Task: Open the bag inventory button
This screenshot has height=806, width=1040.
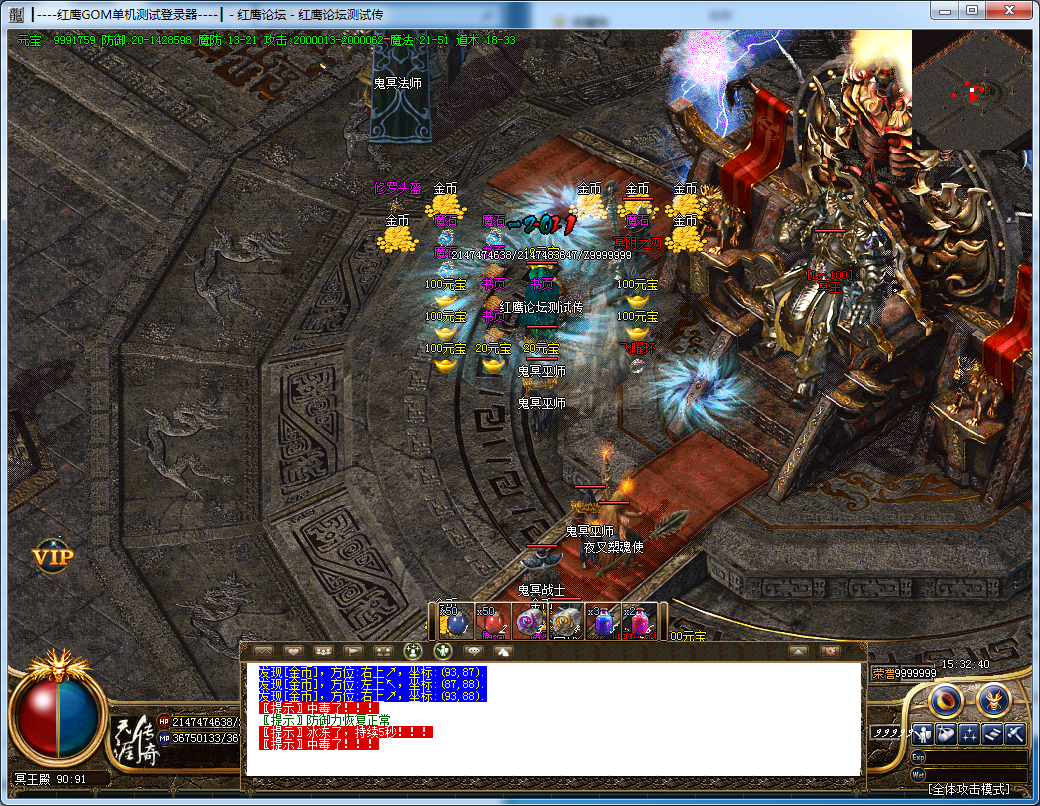Action: 945,733
